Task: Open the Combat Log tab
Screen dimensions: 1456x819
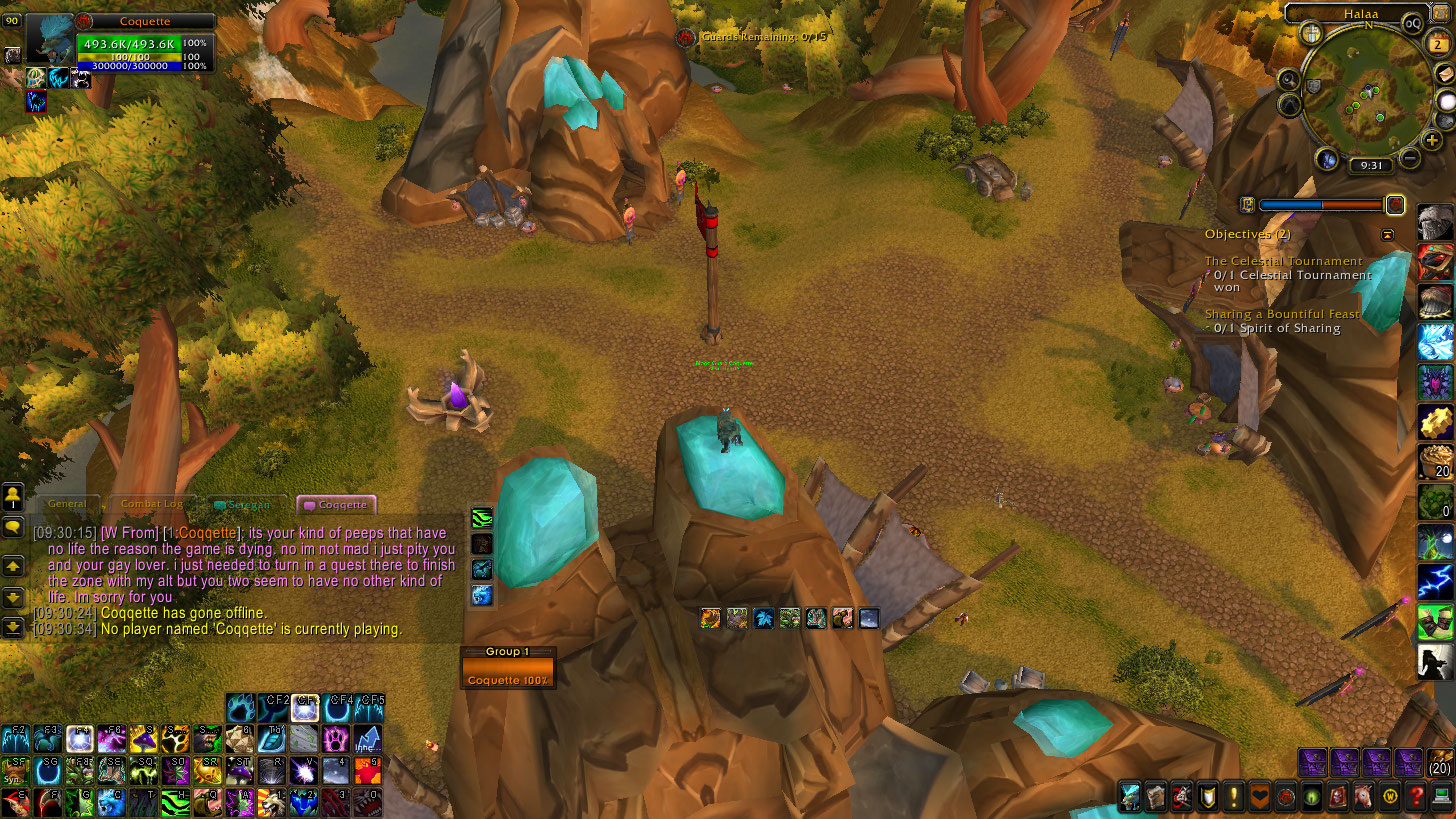Action: coord(151,504)
